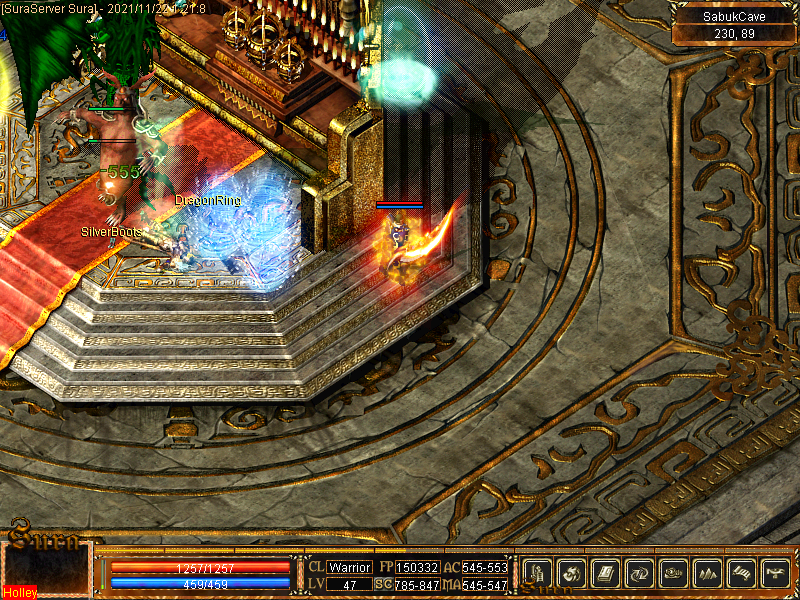Click the swirling fist icon button
This screenshot has width=800, height=600.
coord(572,573)
